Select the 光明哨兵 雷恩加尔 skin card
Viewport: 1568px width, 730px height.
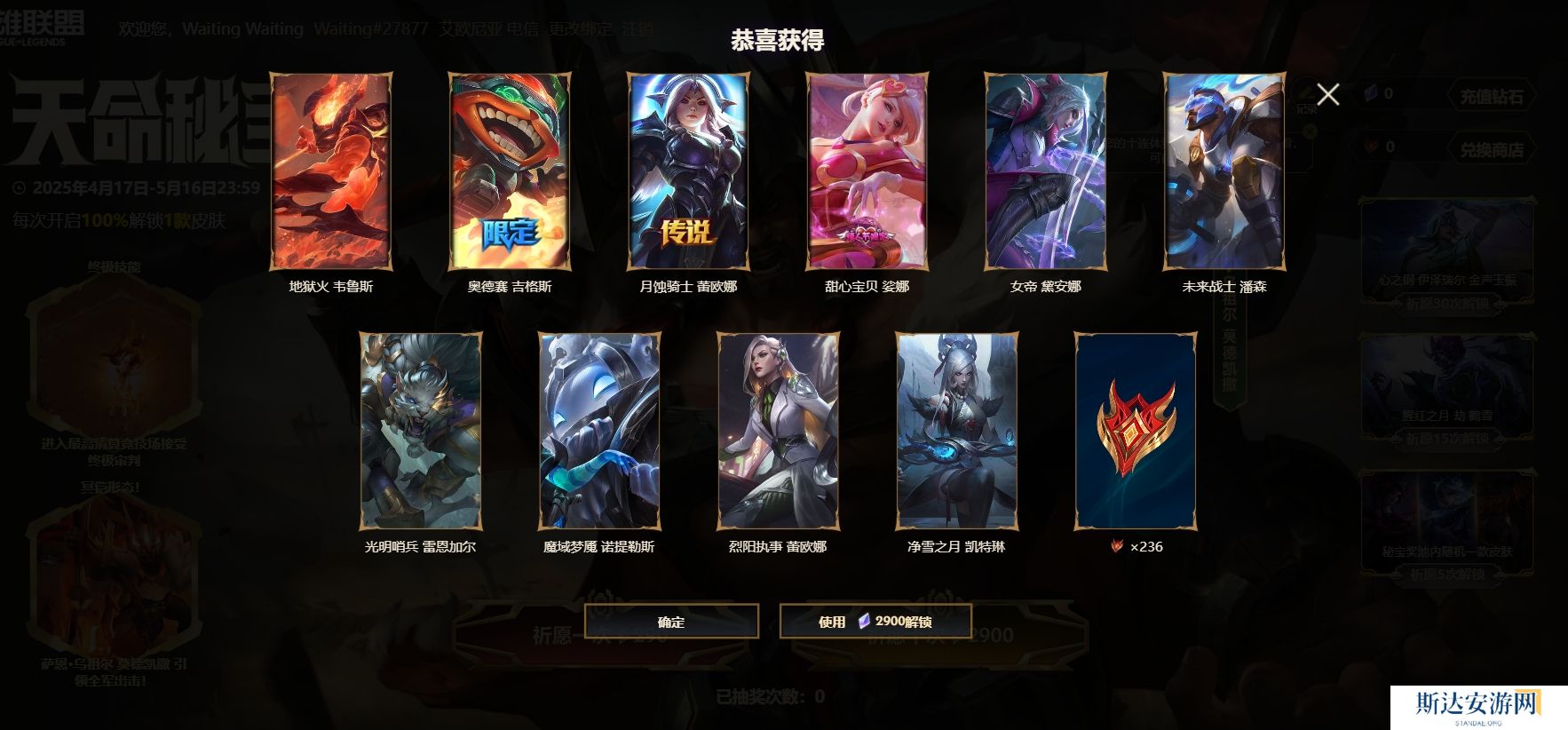pos(421,432)
